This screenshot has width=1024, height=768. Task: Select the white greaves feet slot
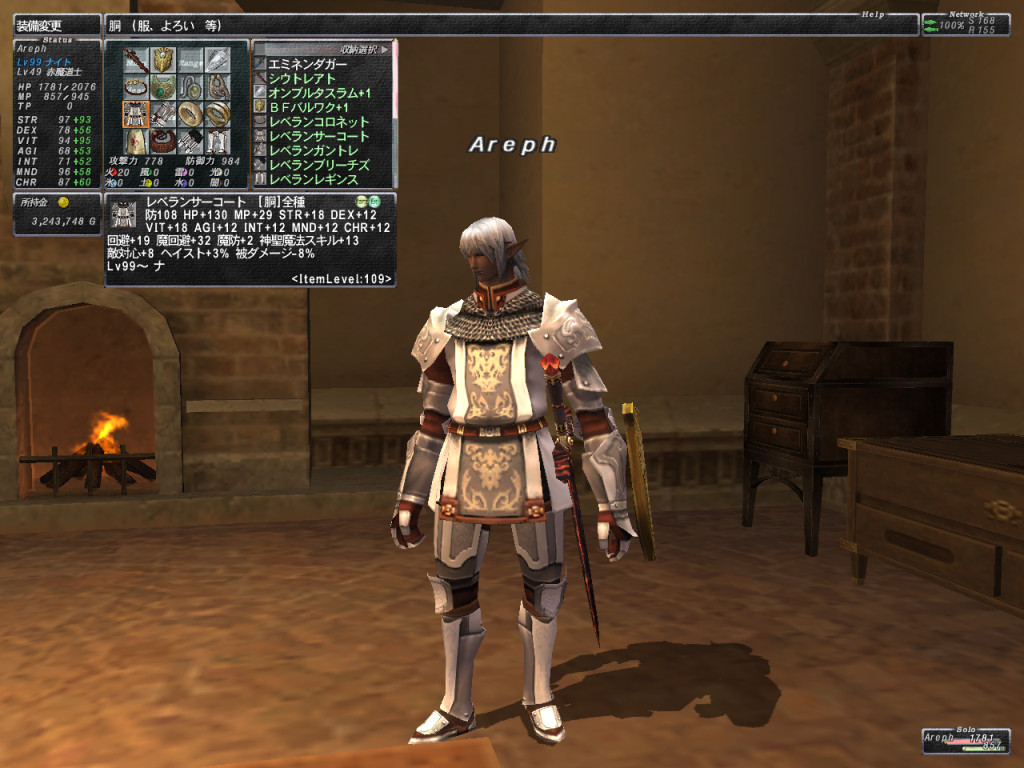coord(216,141)
